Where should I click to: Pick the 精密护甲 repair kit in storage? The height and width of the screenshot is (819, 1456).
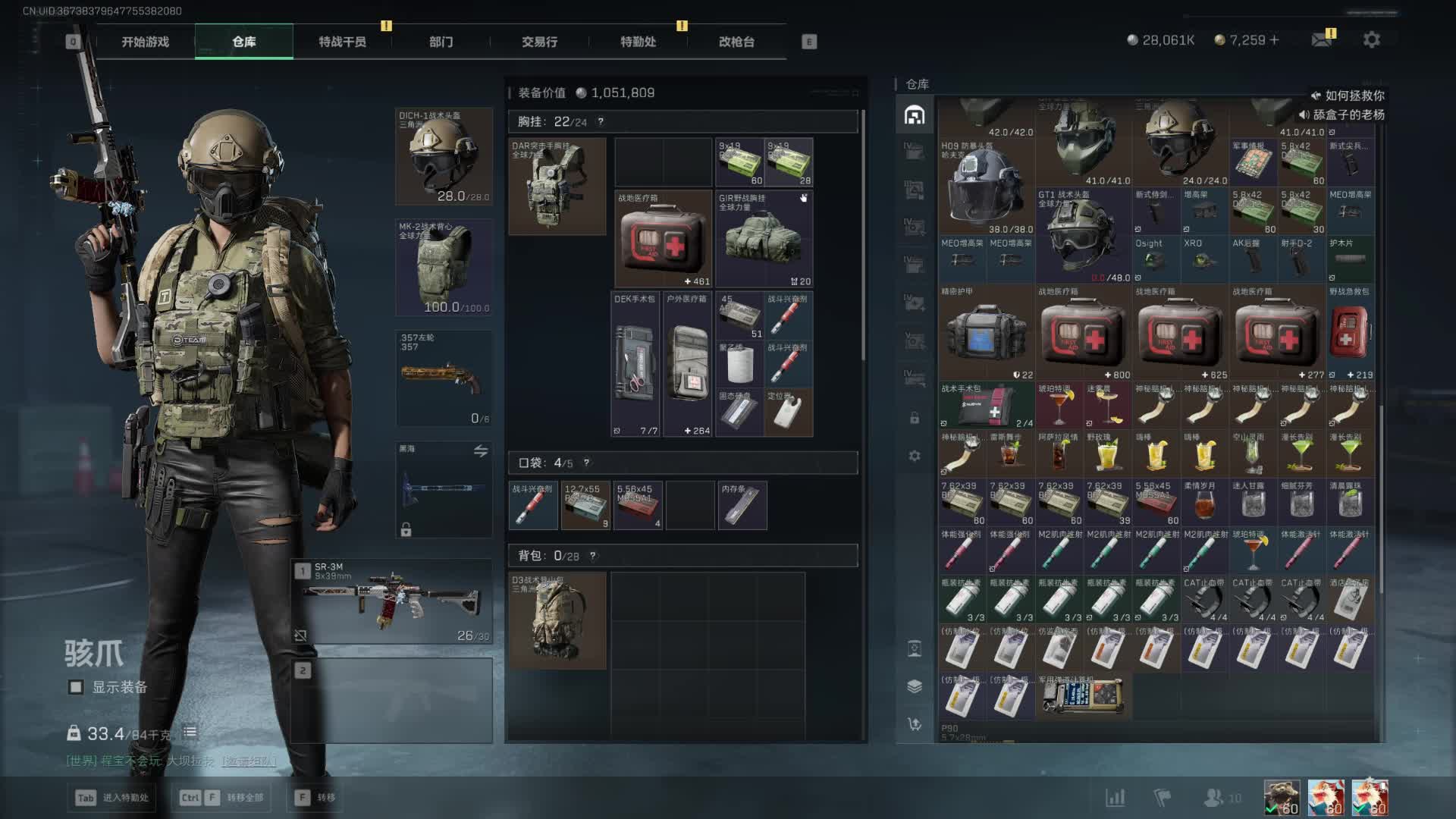pyautogui.click(x=986, y=333)
